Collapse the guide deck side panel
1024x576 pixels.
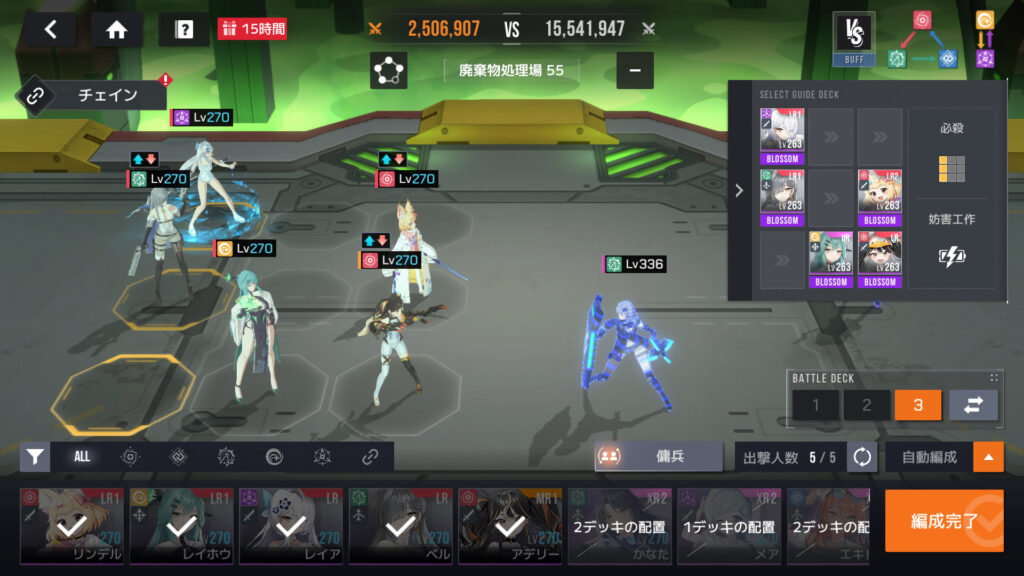click(739, 190)
